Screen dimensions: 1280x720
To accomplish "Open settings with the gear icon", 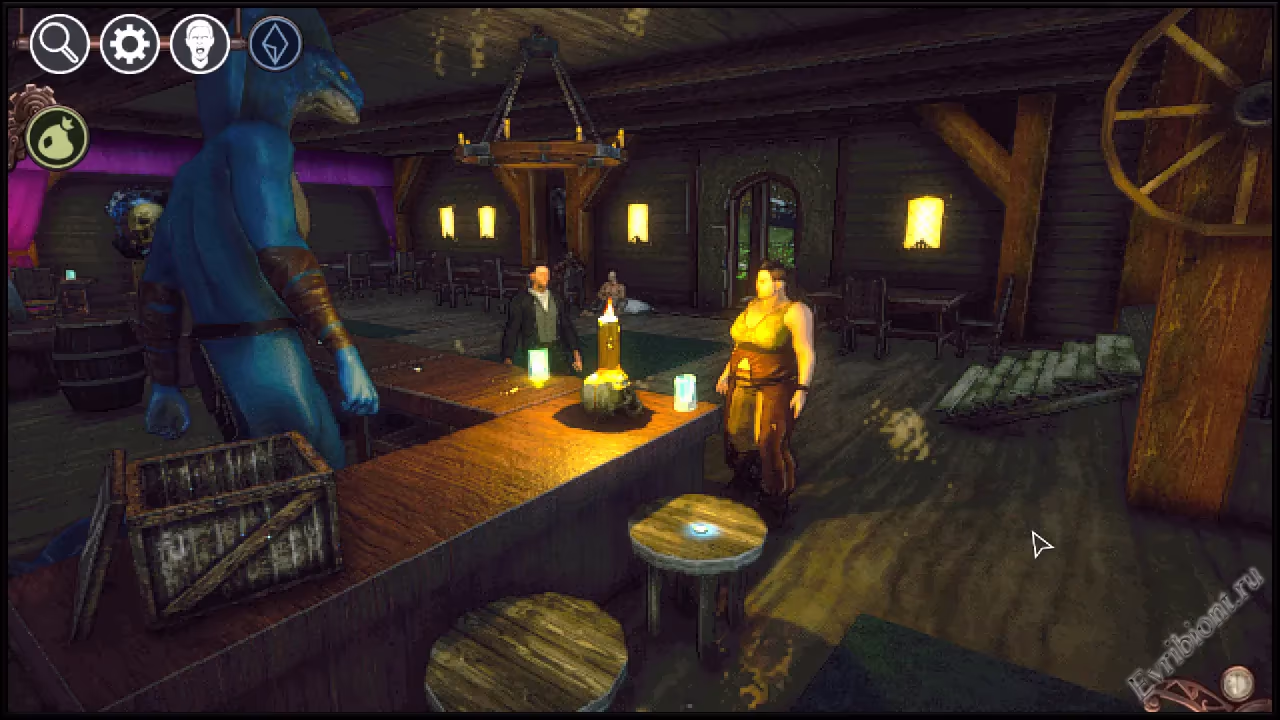I will 130,44.
